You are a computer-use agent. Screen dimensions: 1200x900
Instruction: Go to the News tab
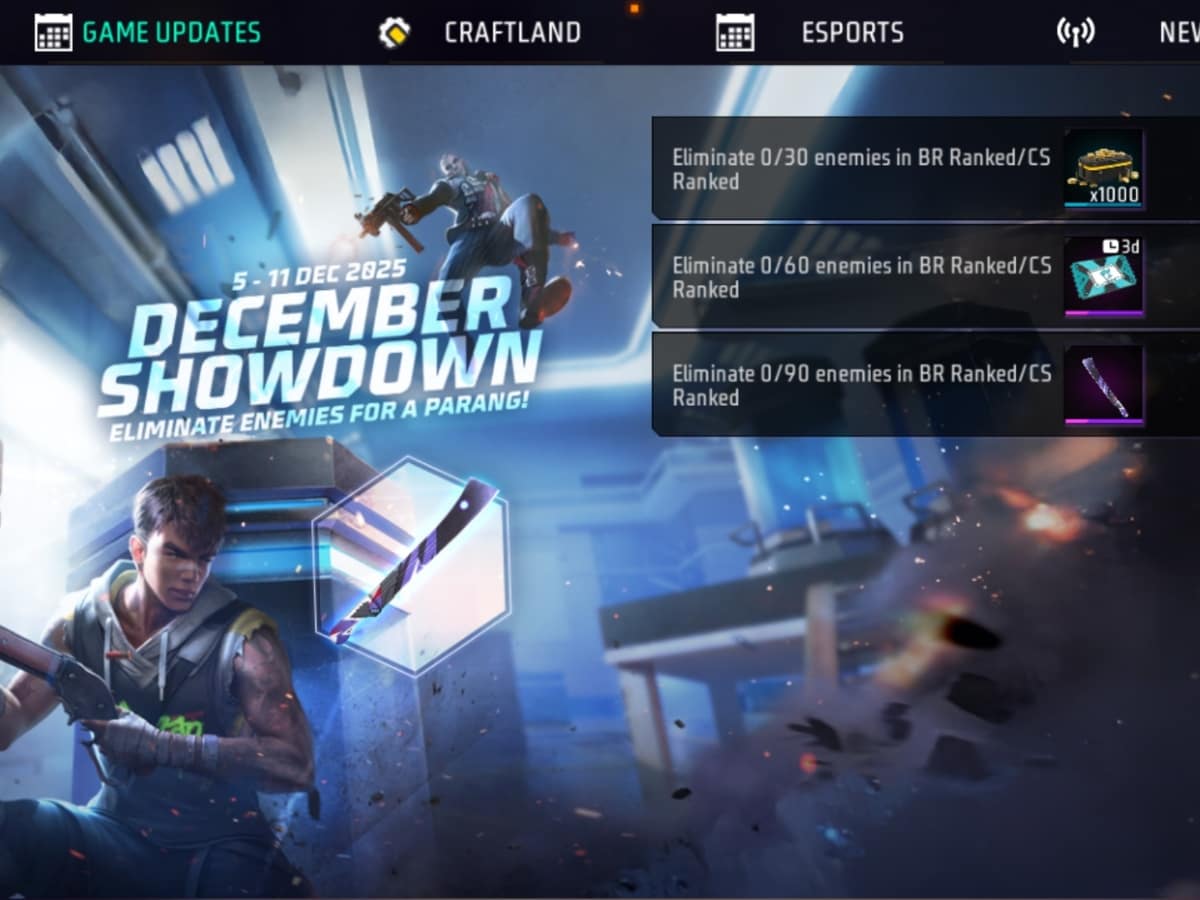(x=1176, y=32)
